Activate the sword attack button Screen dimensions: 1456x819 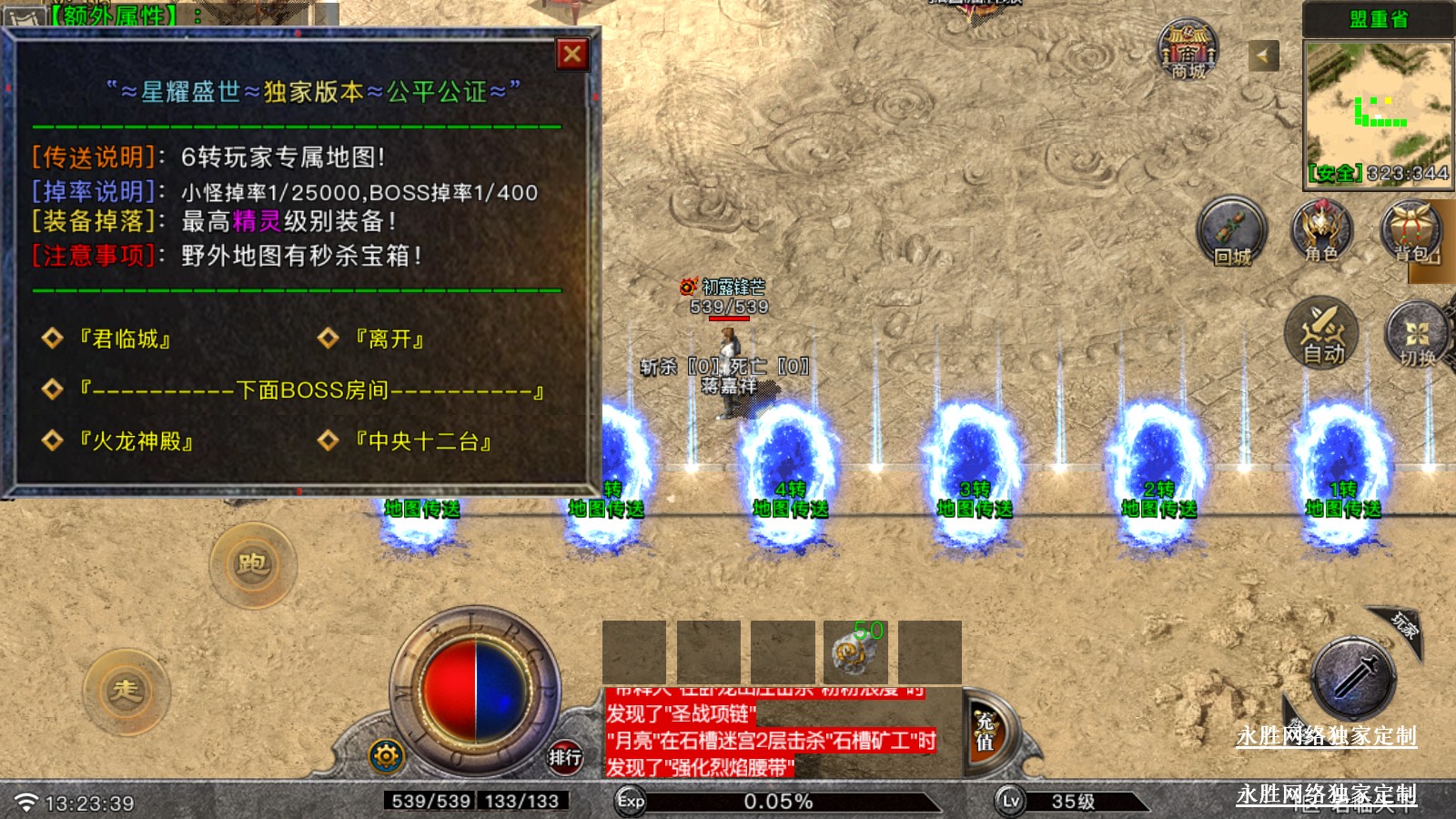tap(1354, 679)
